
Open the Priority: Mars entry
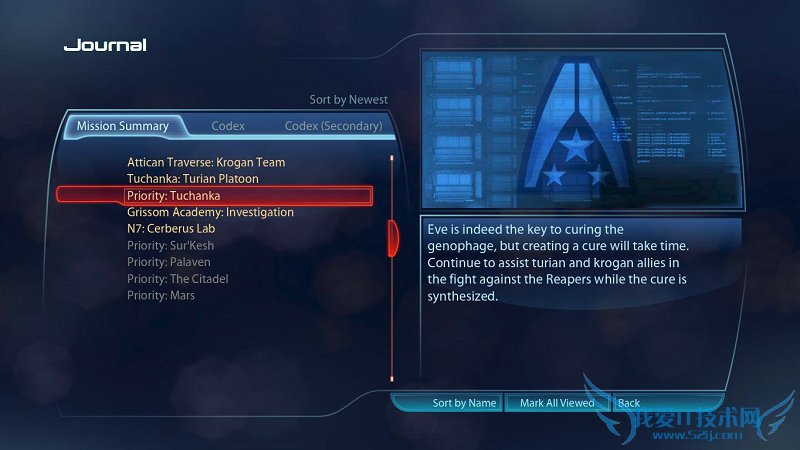161,296
